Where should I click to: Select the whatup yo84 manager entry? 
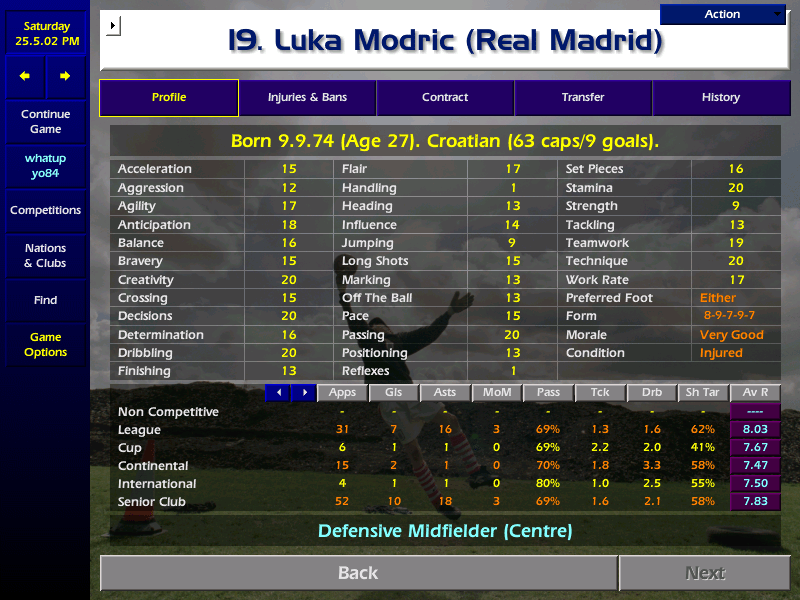coord(45,166)
